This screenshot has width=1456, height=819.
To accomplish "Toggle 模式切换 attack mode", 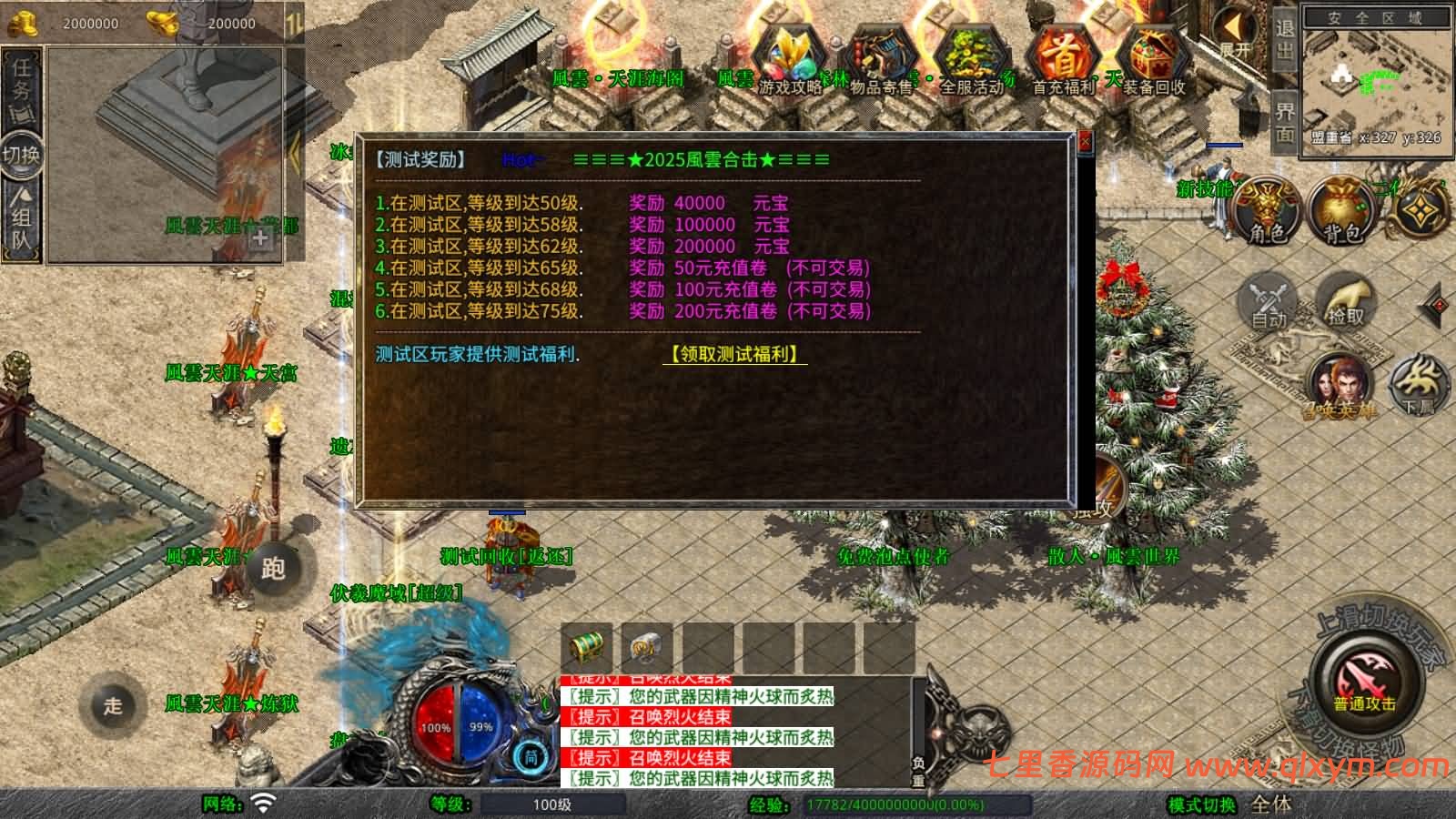I will 1201,804.
